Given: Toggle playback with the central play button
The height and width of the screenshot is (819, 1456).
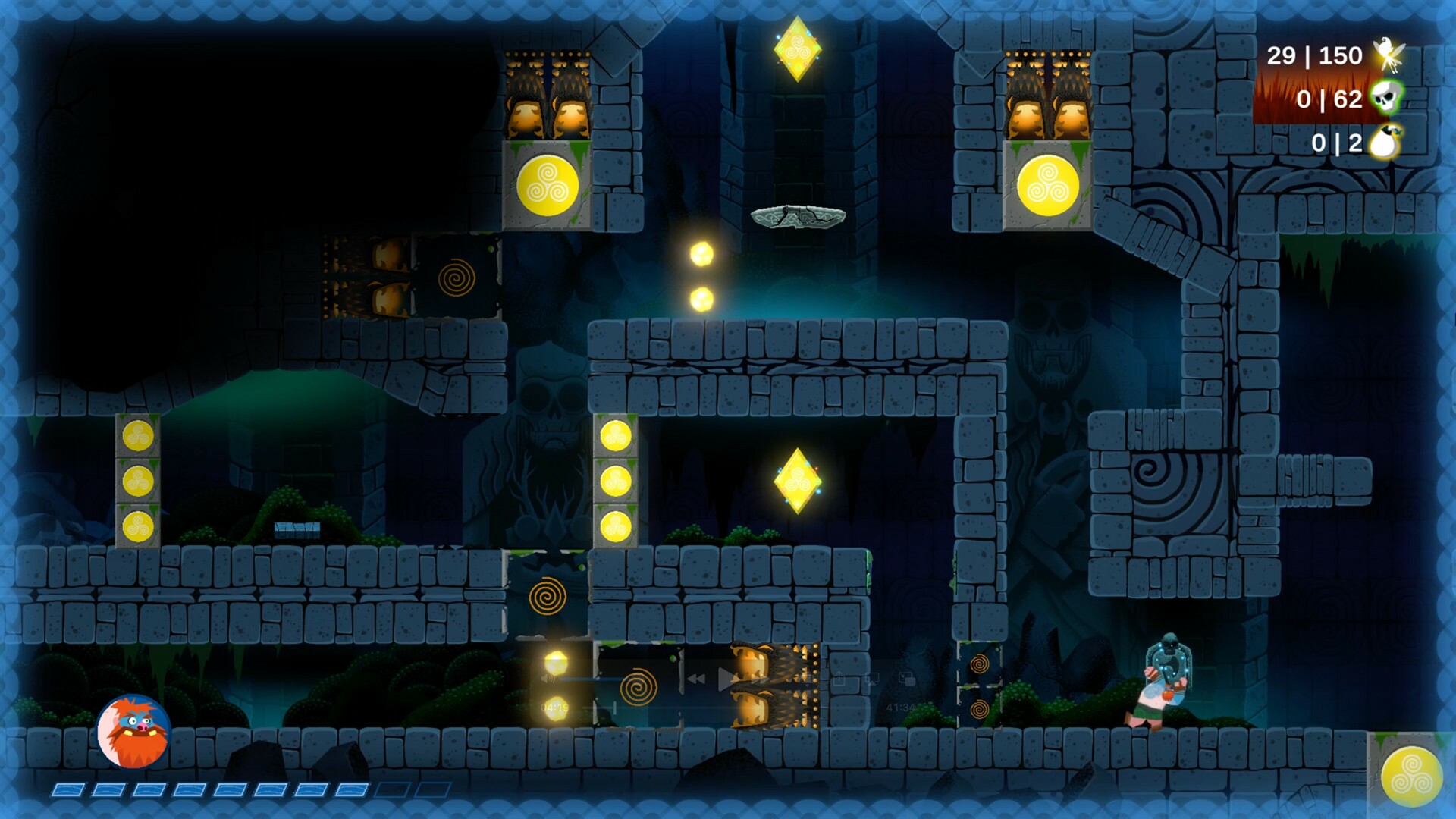Looking at the screenshot, I should [x=727, y=679].
